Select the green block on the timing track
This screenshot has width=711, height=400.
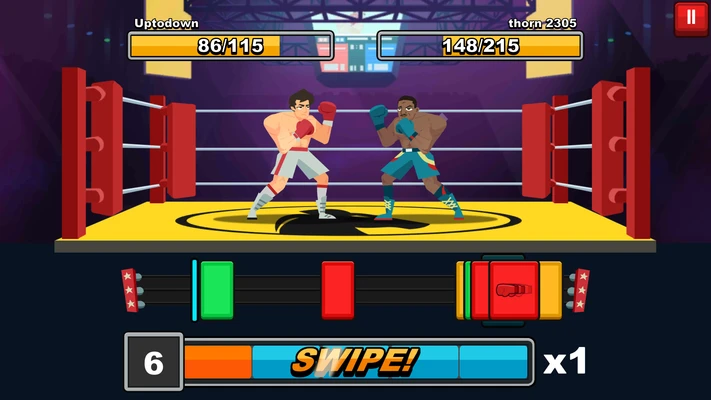coord(216,290)
